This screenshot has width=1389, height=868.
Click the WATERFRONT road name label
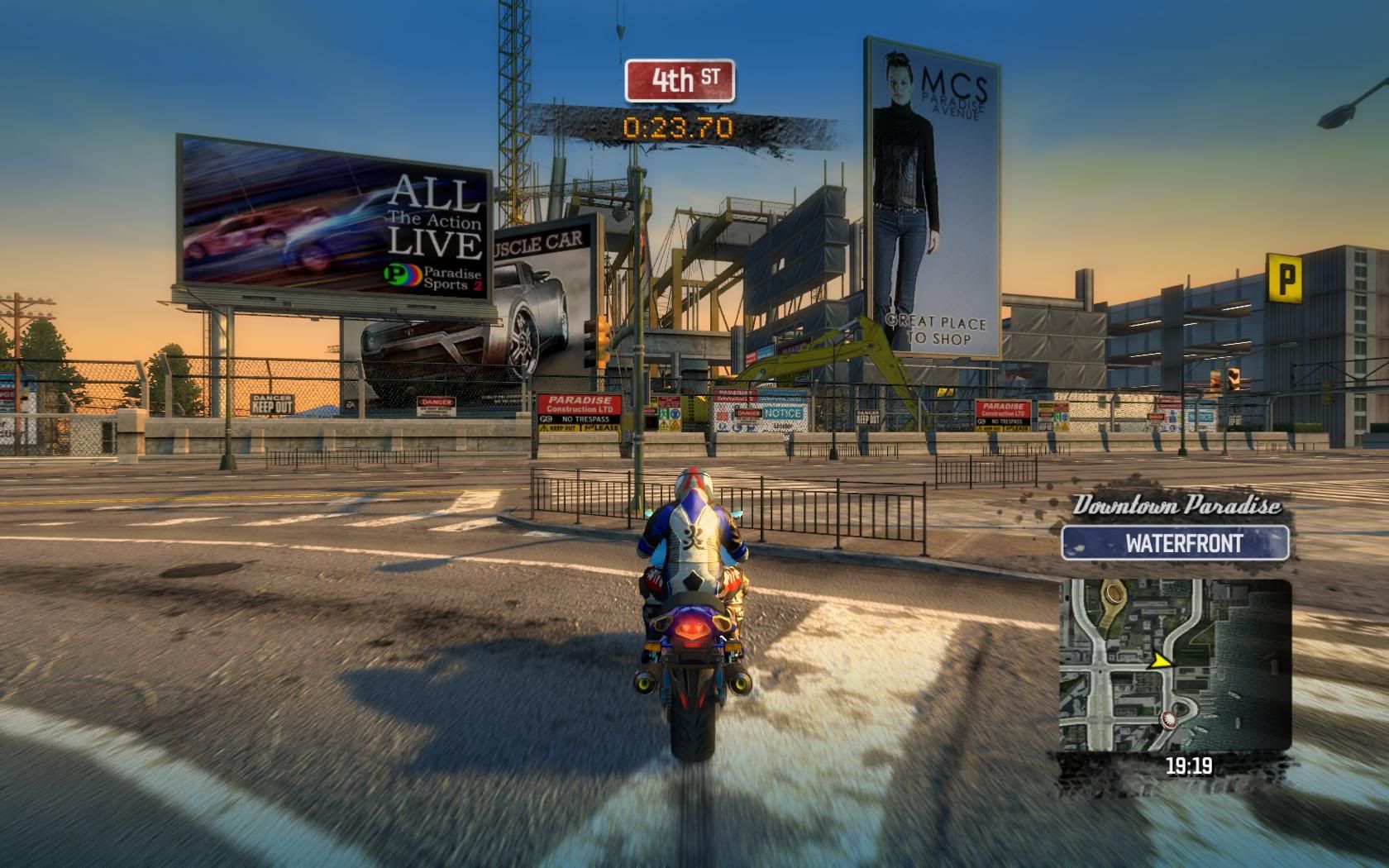(x=1175, y=543)
